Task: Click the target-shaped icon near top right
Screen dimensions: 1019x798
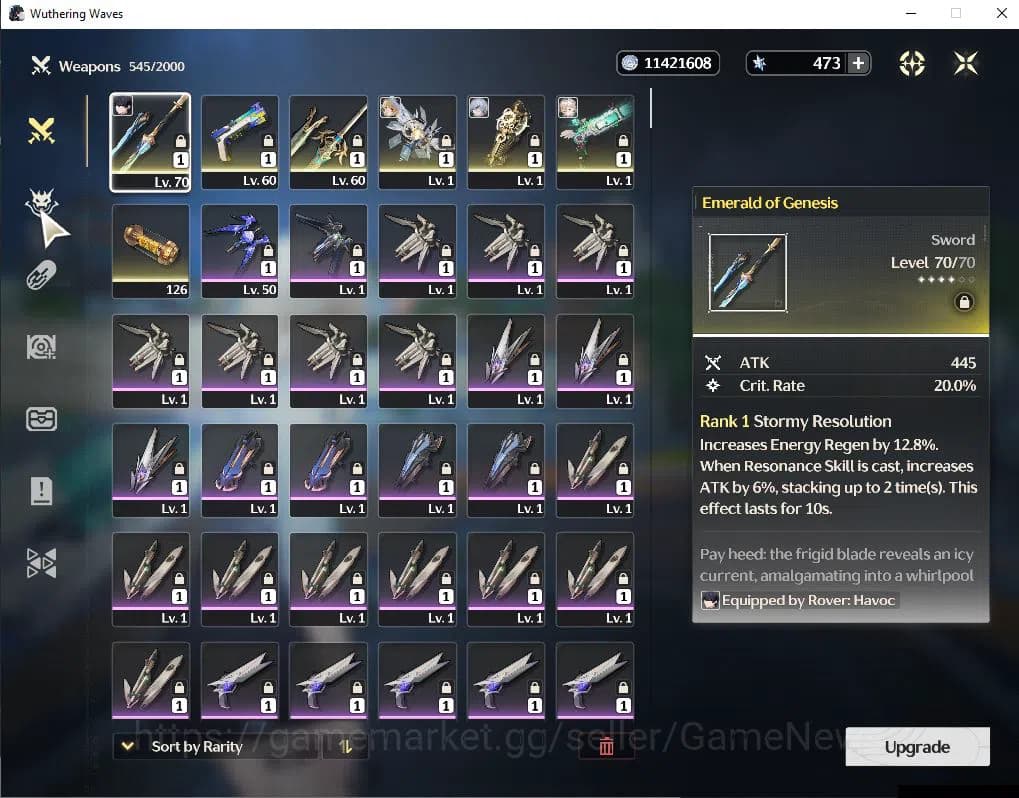Action: point(912,63)
